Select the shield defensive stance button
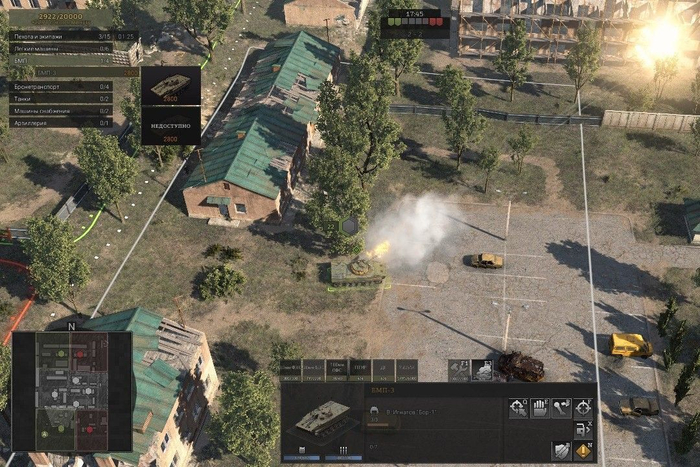700x467 pixels. 562,451
